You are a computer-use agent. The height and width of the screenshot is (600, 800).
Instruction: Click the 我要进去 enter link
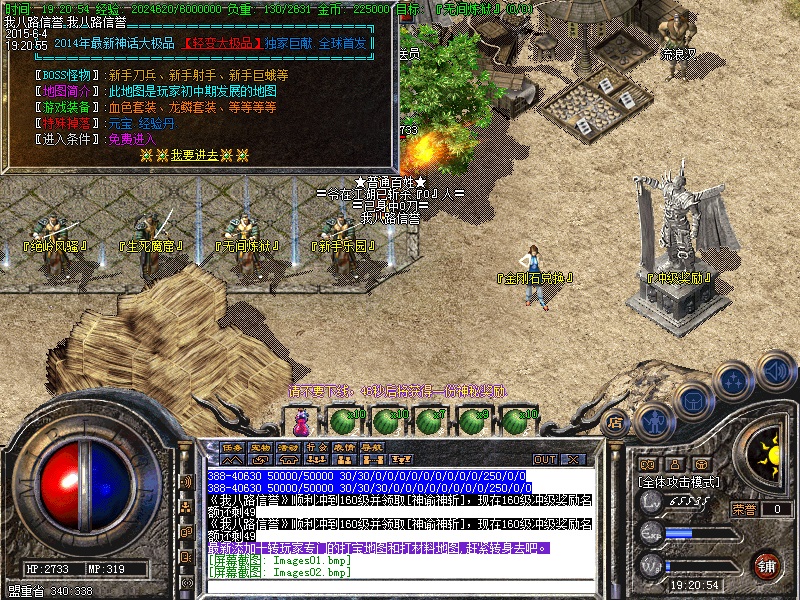click(x=194, y=155)
